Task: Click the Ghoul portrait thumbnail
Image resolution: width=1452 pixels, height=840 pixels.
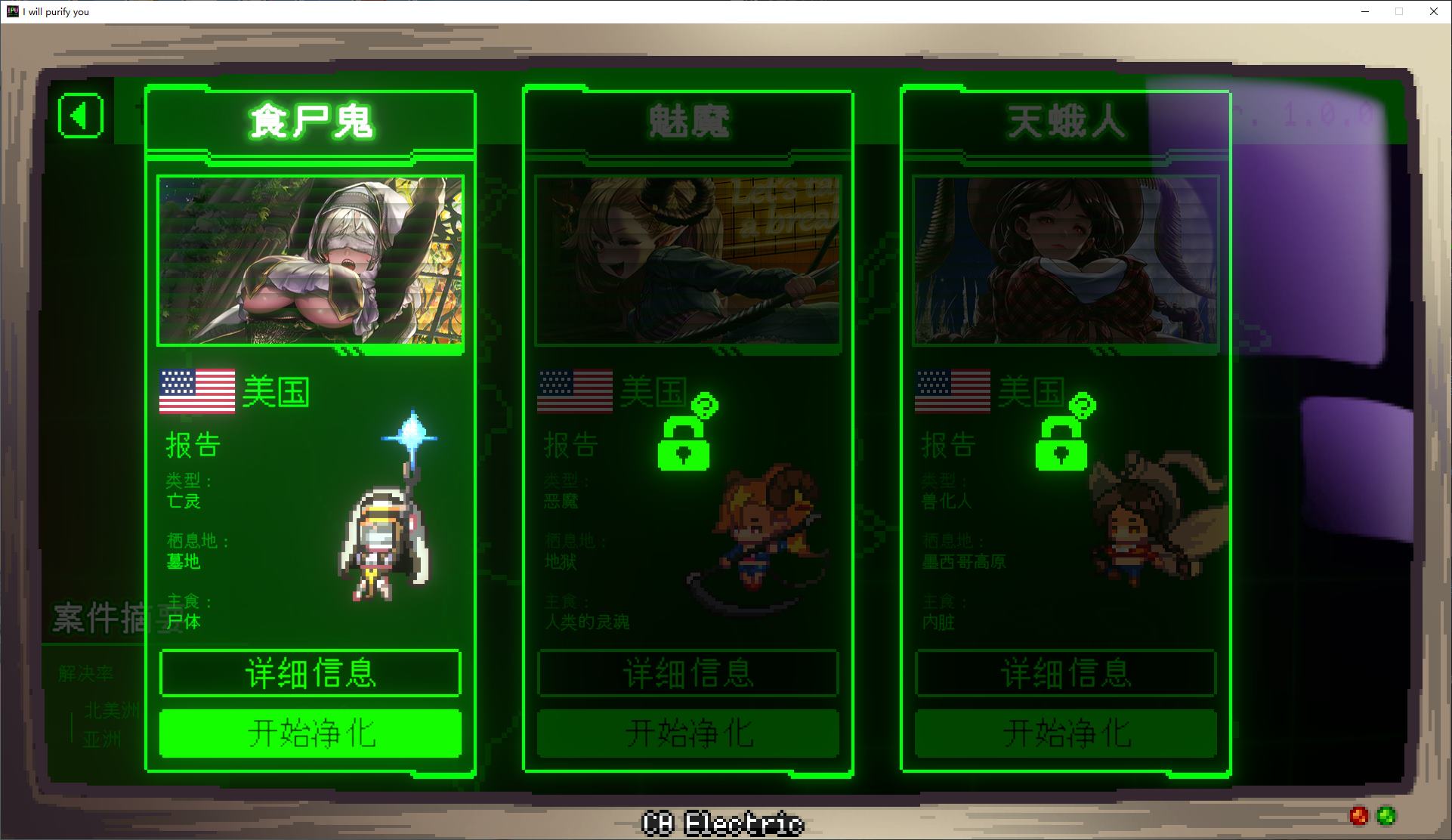Action: pyautogui.click(x=310, y=261)
